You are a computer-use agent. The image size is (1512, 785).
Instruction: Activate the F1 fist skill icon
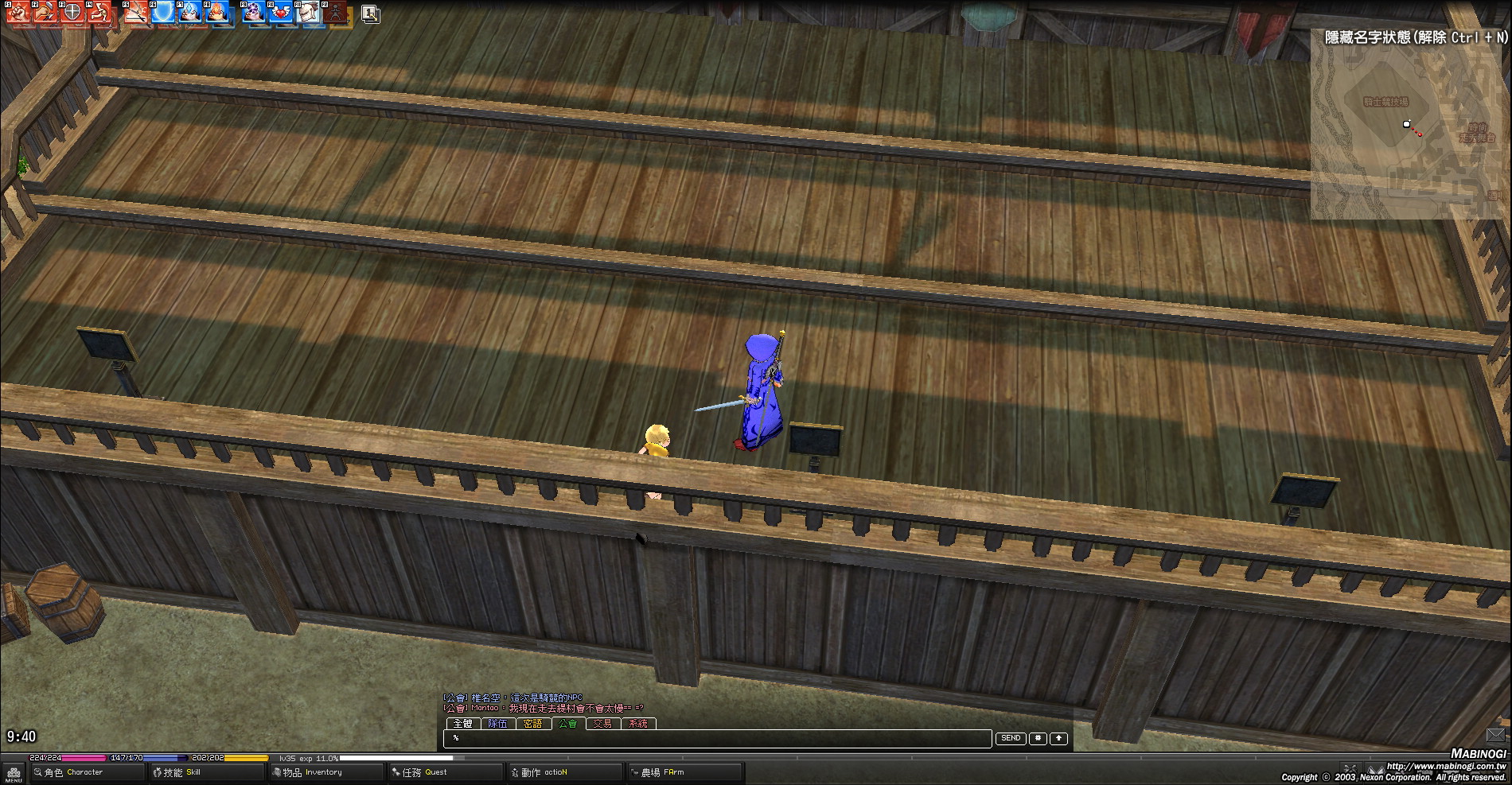pyautogui.click(x=18, y=13)
